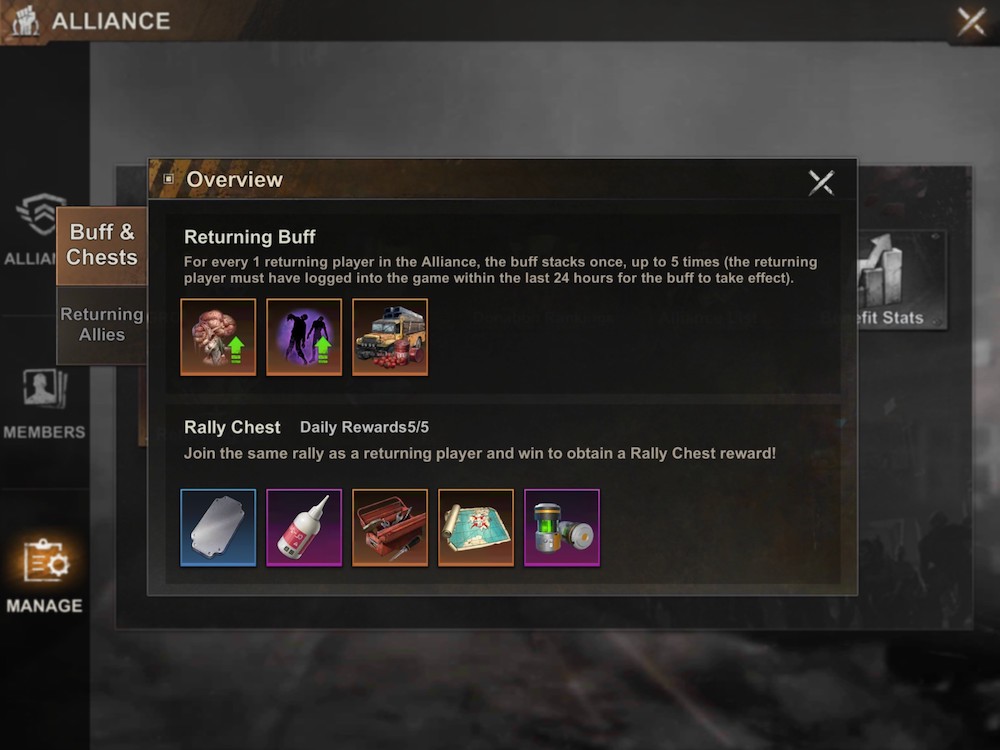Screen dimensions: 1000x750
Task: Close the Alliance screen
Action: [x=970, y=22]
